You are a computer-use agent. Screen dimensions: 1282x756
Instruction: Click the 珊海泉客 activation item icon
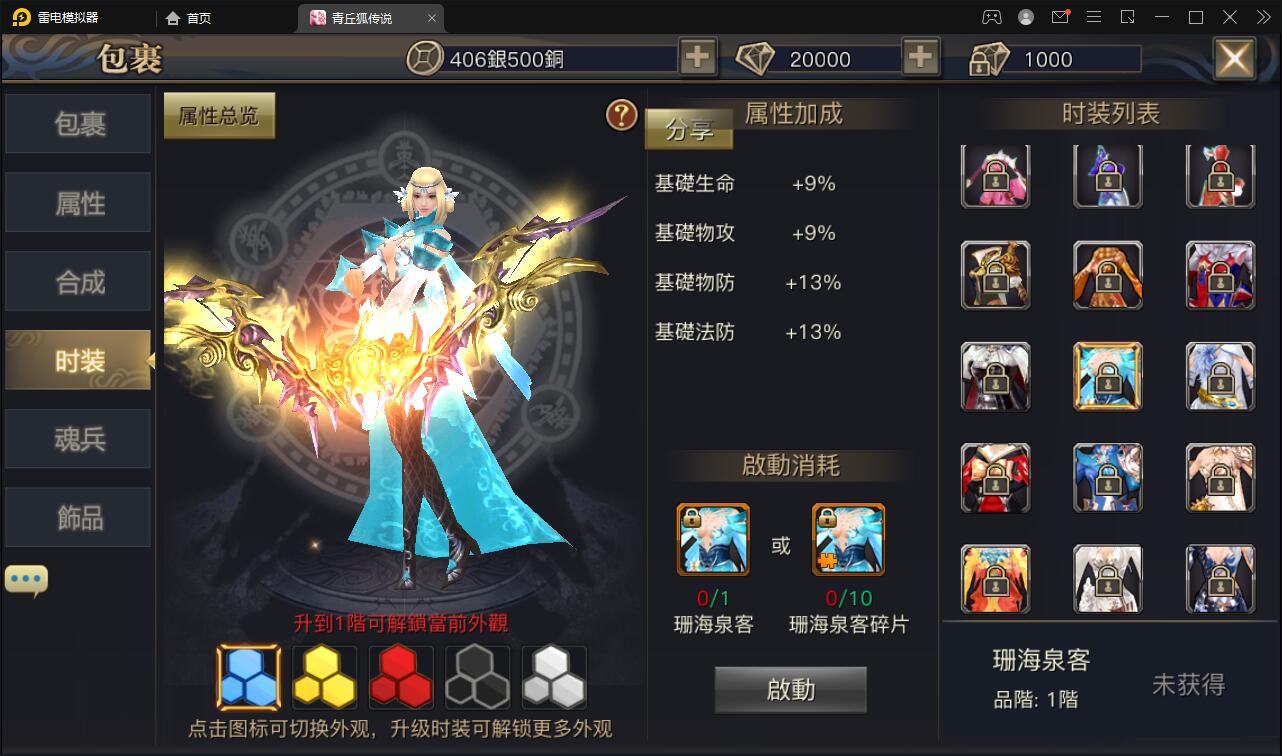click(711, 539)
